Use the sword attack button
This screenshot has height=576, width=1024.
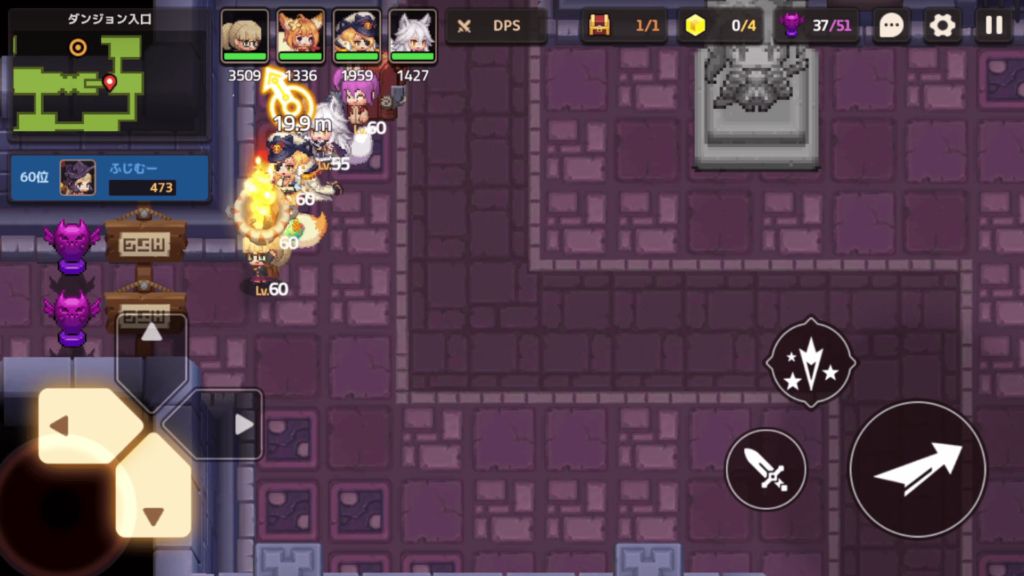point(765,468)
